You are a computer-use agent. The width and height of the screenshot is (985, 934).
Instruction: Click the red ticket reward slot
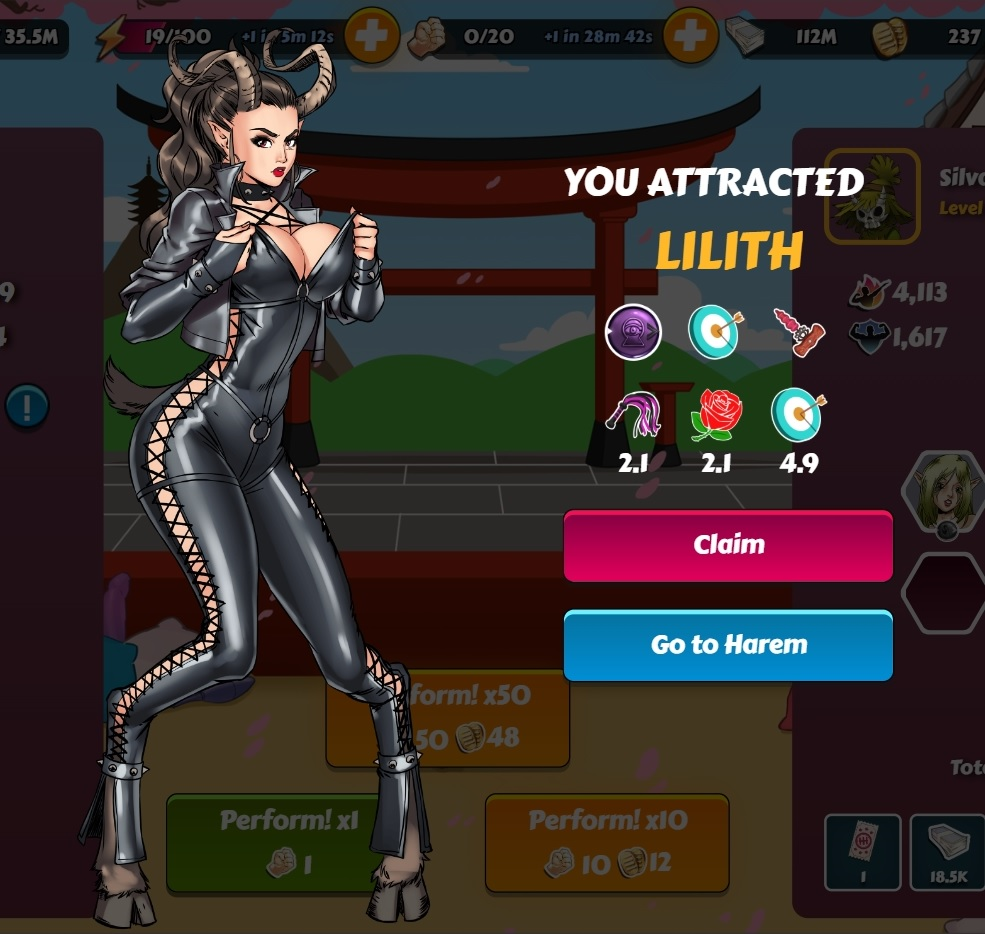863,851
